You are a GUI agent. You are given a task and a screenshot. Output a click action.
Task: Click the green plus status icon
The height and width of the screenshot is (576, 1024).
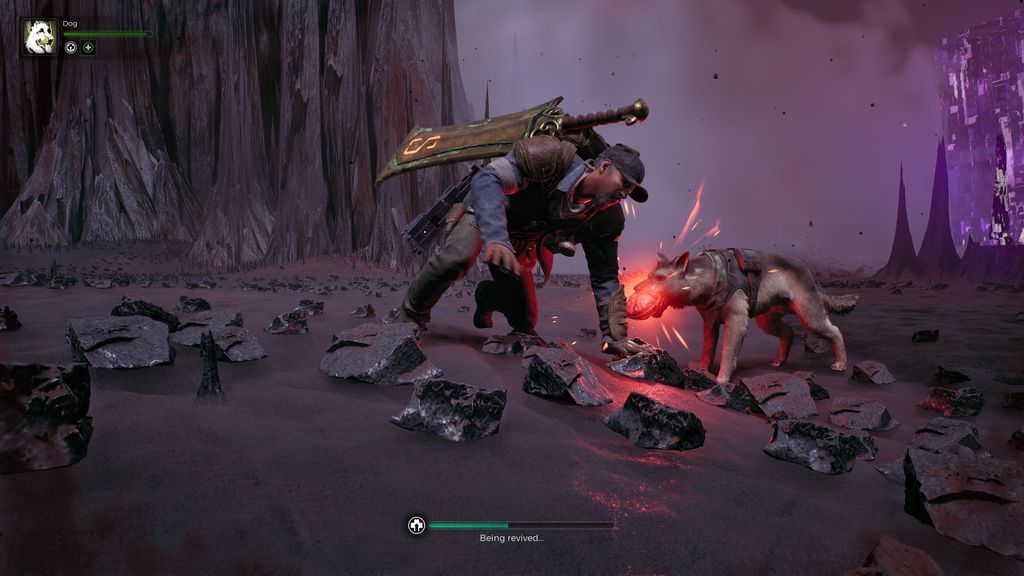(x=88, y=47)
